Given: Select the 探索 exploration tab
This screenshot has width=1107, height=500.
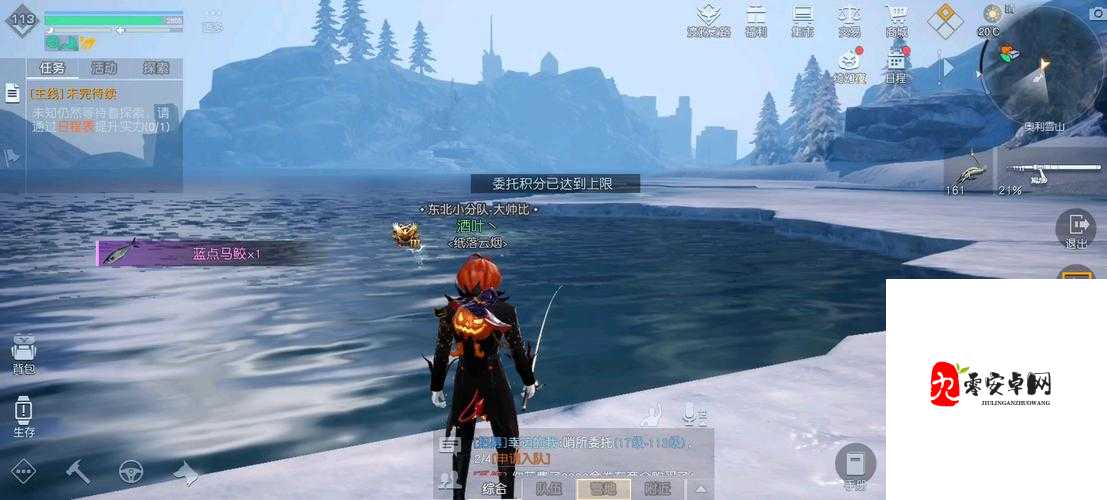Looking at the screenshot, I should click(156, 68).
